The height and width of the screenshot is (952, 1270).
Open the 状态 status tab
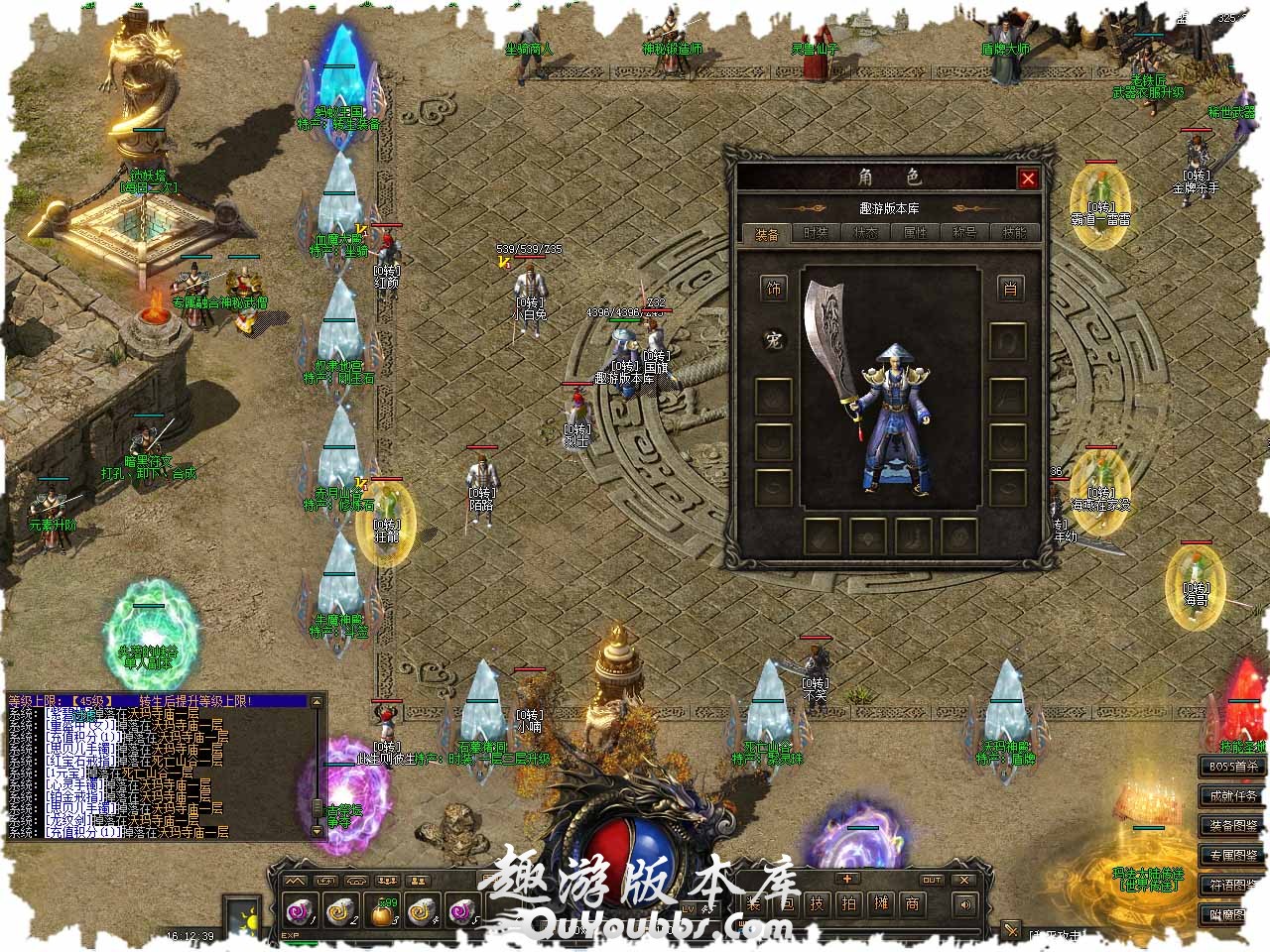[865, 233]
